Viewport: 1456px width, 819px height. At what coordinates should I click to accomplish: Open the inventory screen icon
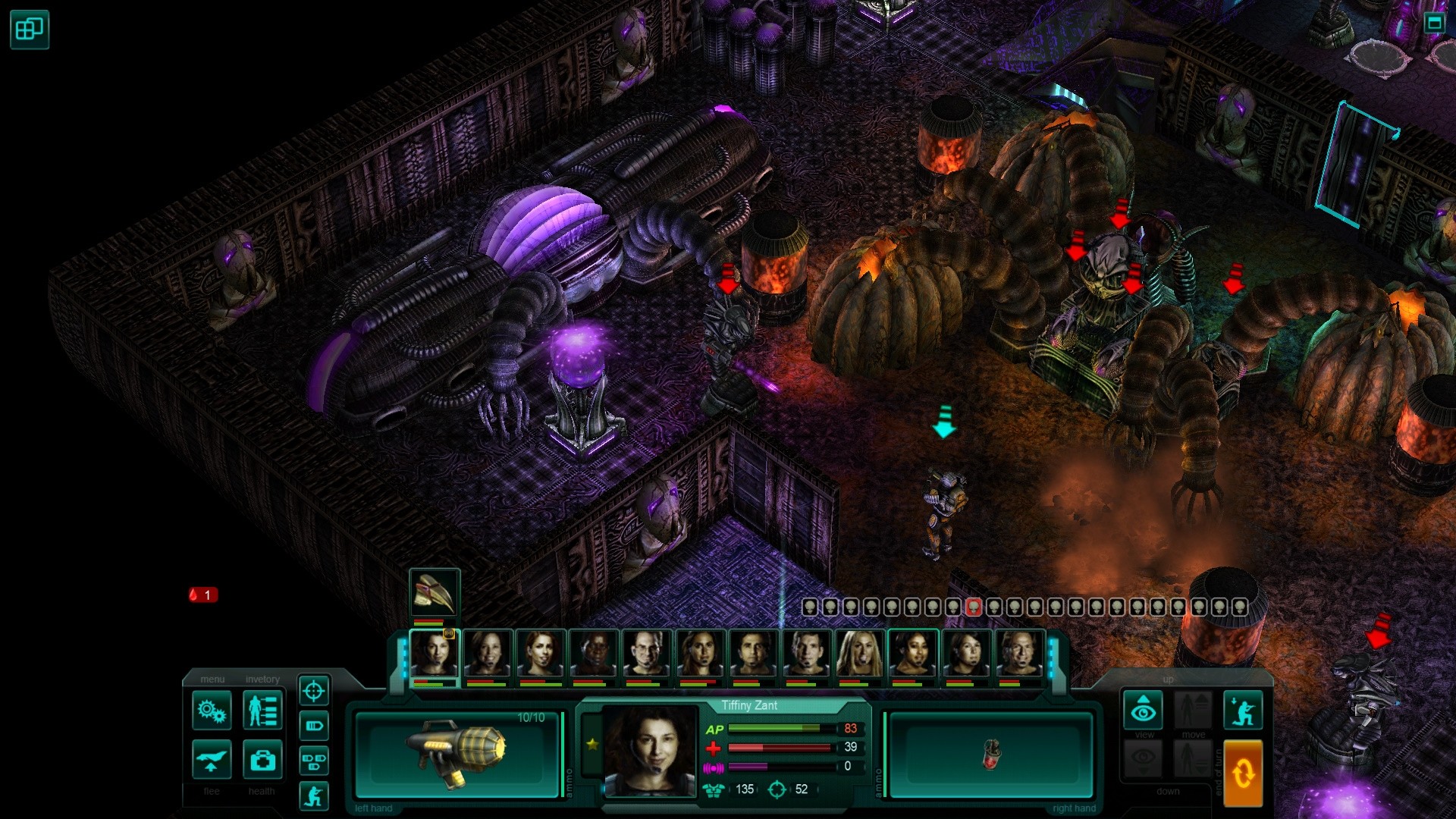(262, 710)
